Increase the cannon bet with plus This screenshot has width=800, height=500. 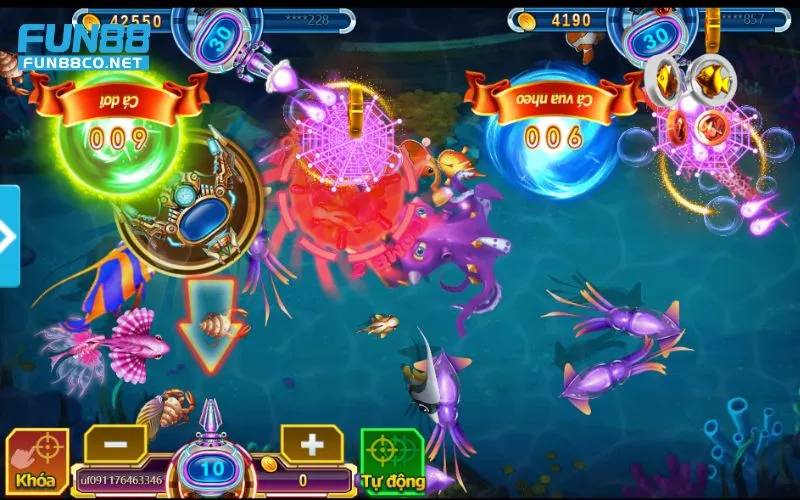pos(312,442)
